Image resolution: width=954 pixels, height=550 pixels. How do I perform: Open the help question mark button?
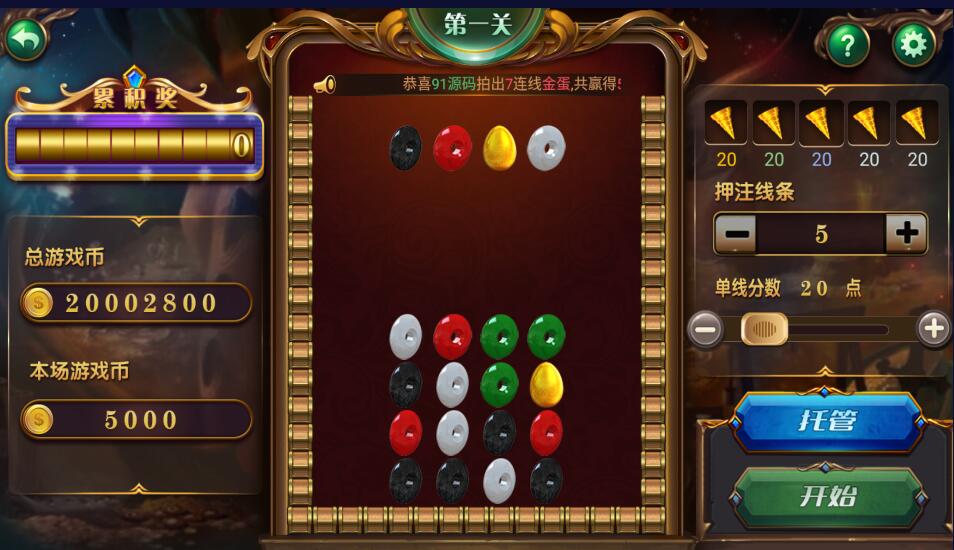pos(848,45)
